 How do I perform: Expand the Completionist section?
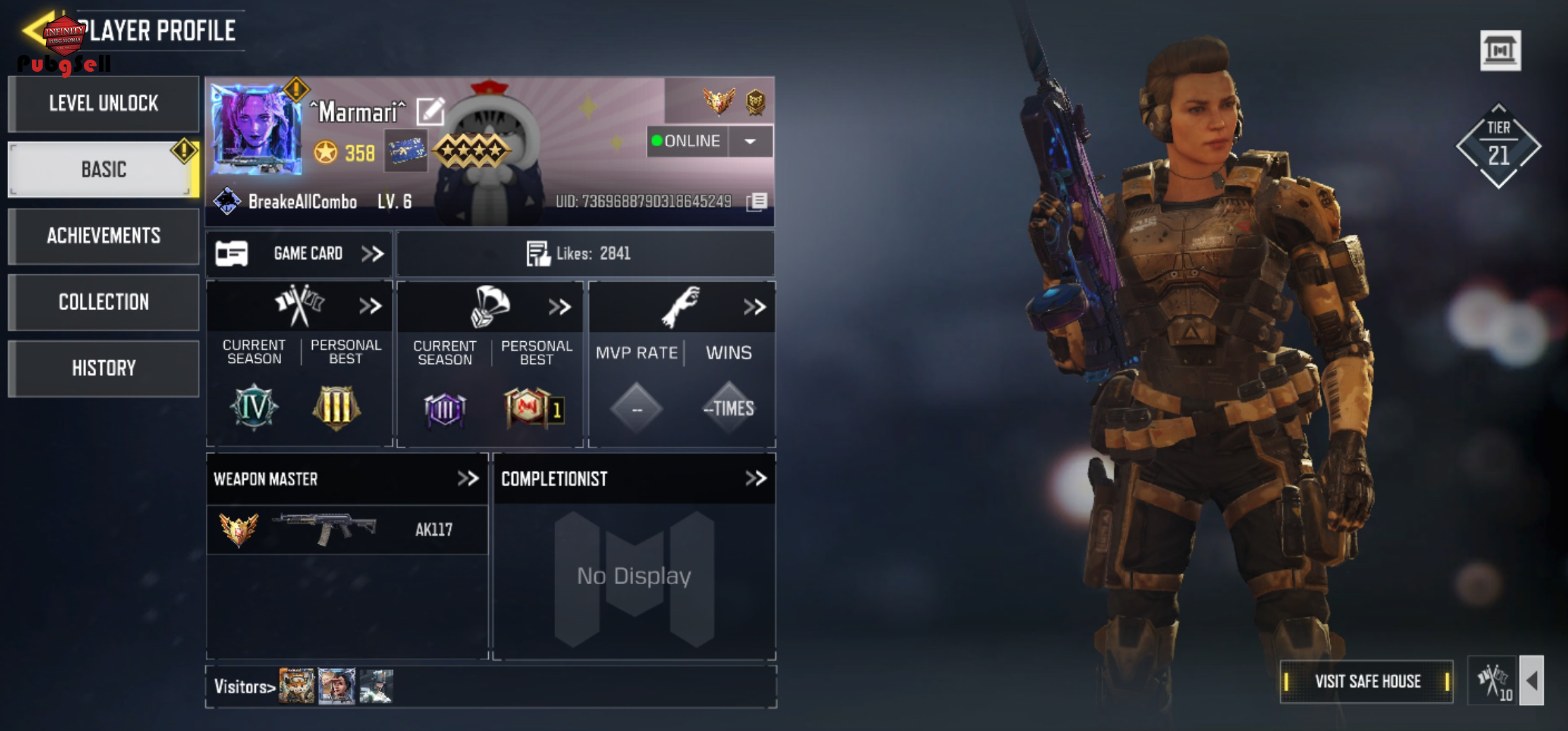pos(756,479)
